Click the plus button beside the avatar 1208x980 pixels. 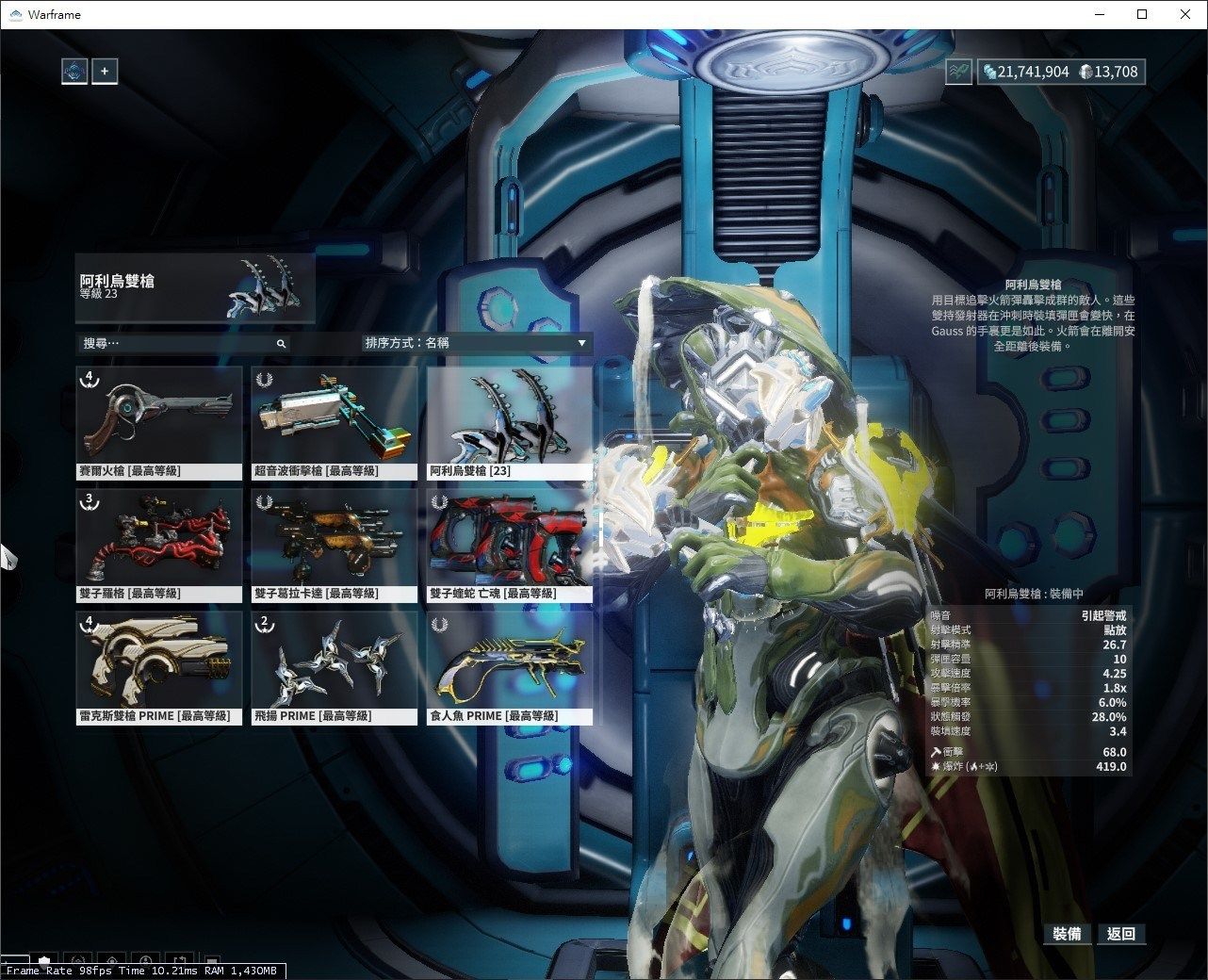coord(105,71)
